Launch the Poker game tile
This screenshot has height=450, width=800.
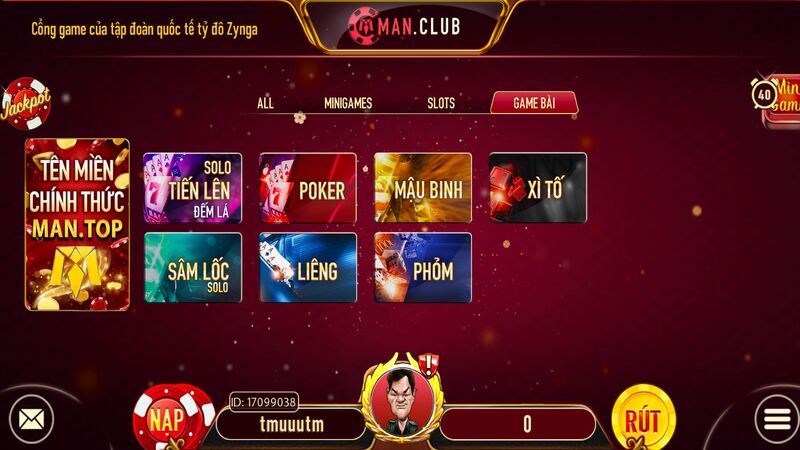(x=308, y=187)
